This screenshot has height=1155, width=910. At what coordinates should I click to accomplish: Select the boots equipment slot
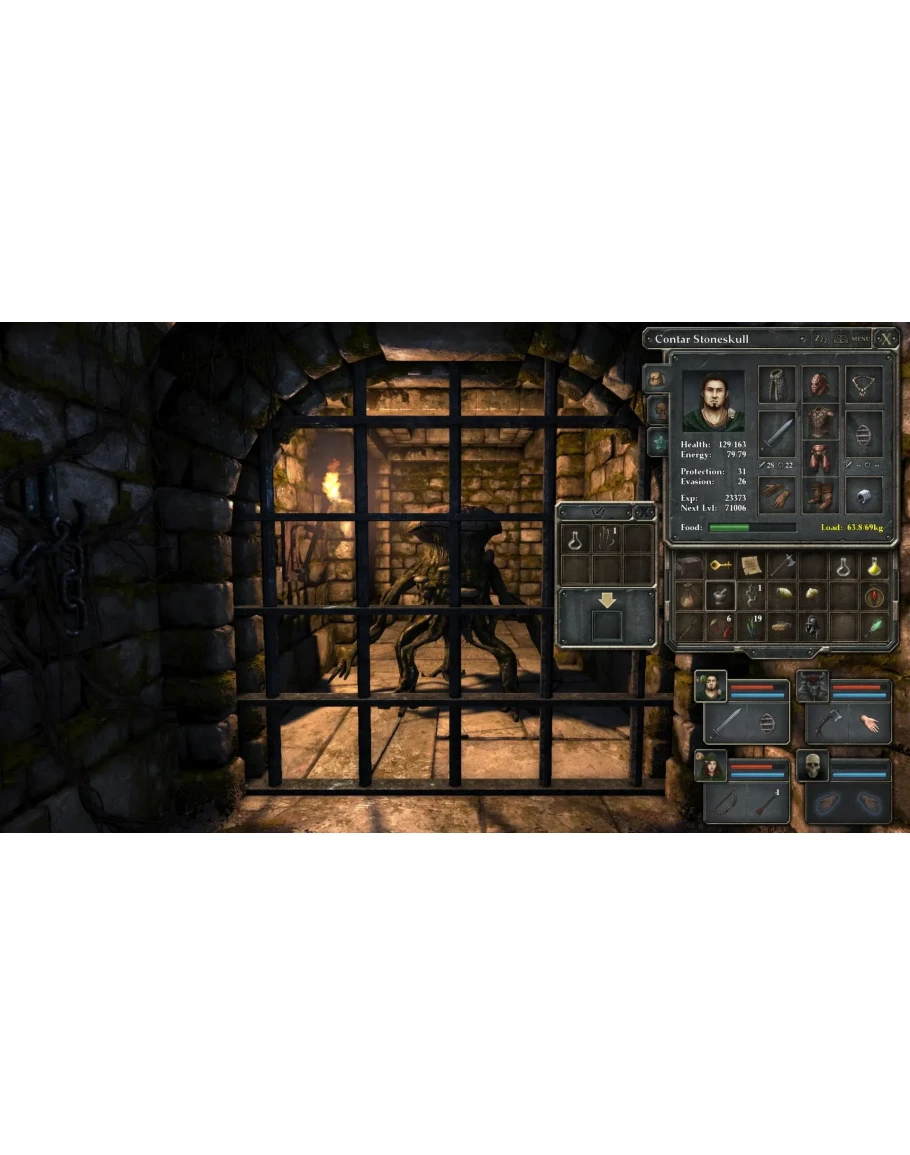820,494
